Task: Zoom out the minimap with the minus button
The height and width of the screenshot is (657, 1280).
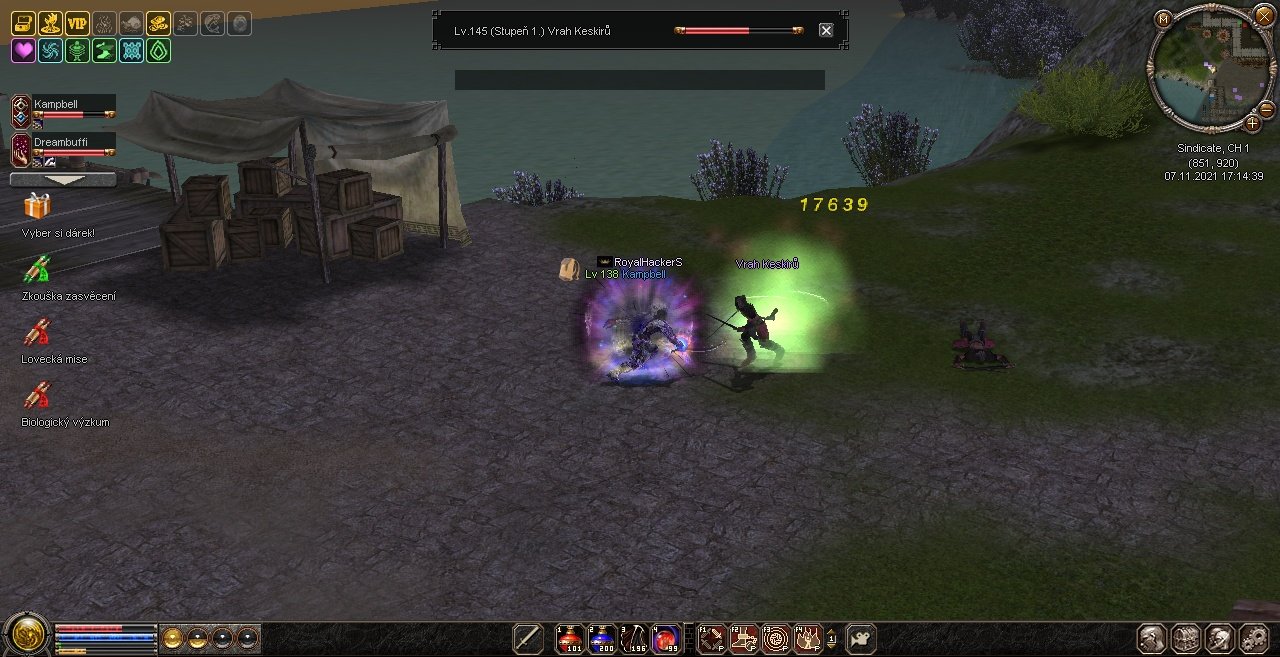Action: pos(1266,108)
